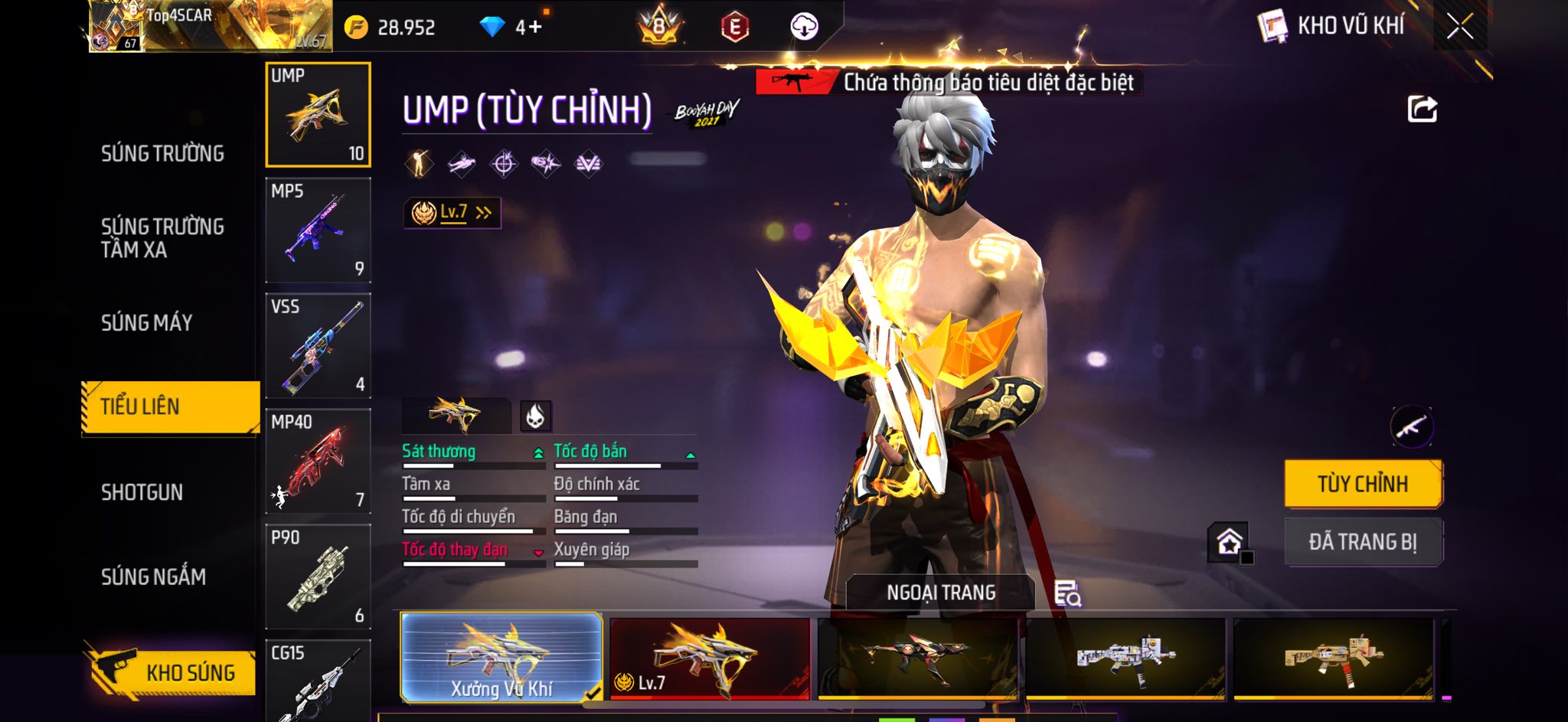Switch to SHOTGUN category
This screenshot has width=1568, height=722.
(x=142, y=492)
